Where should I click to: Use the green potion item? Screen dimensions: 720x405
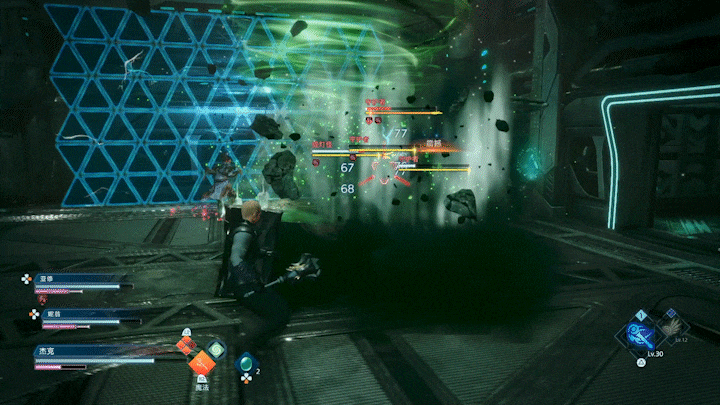(246, 365)
